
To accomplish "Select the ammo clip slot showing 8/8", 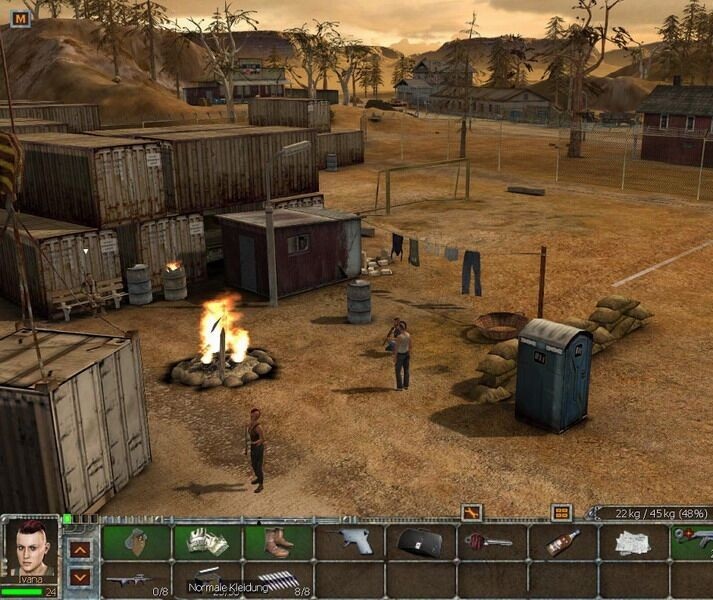I will pyautogui.click(x=278, y=579).
